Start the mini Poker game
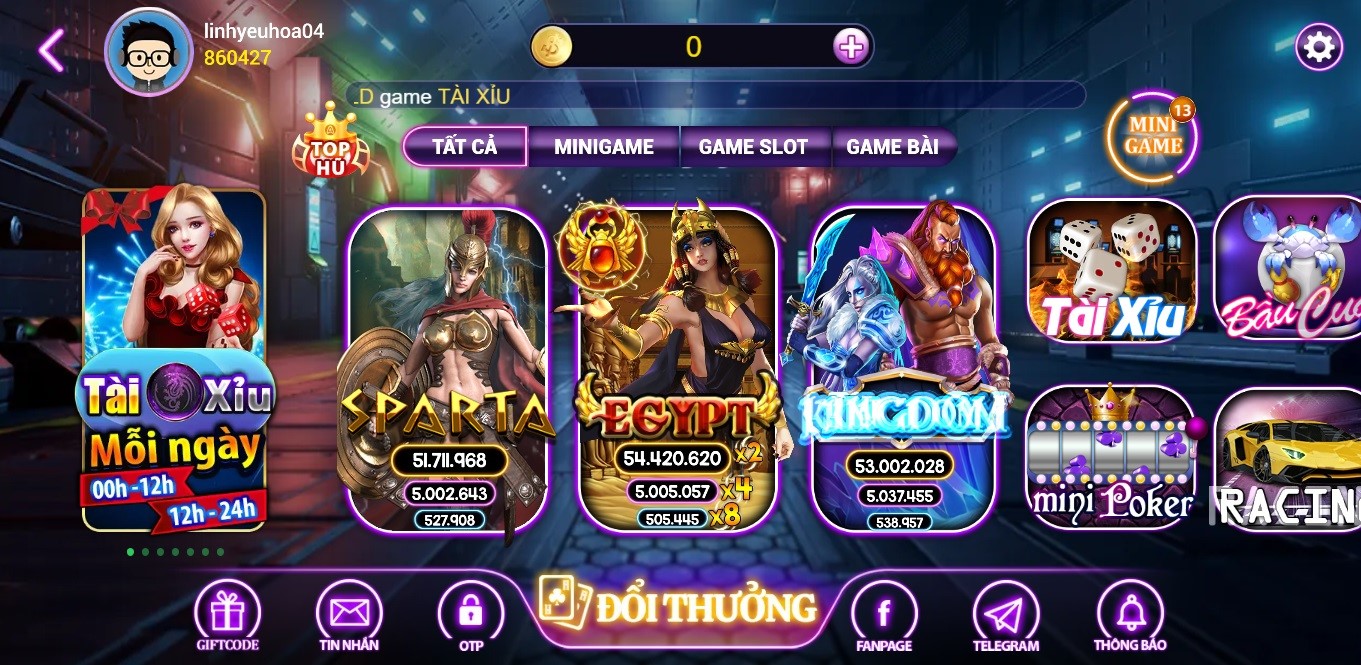Screen dimensions: 1361x665 (x=1111, y=458)
